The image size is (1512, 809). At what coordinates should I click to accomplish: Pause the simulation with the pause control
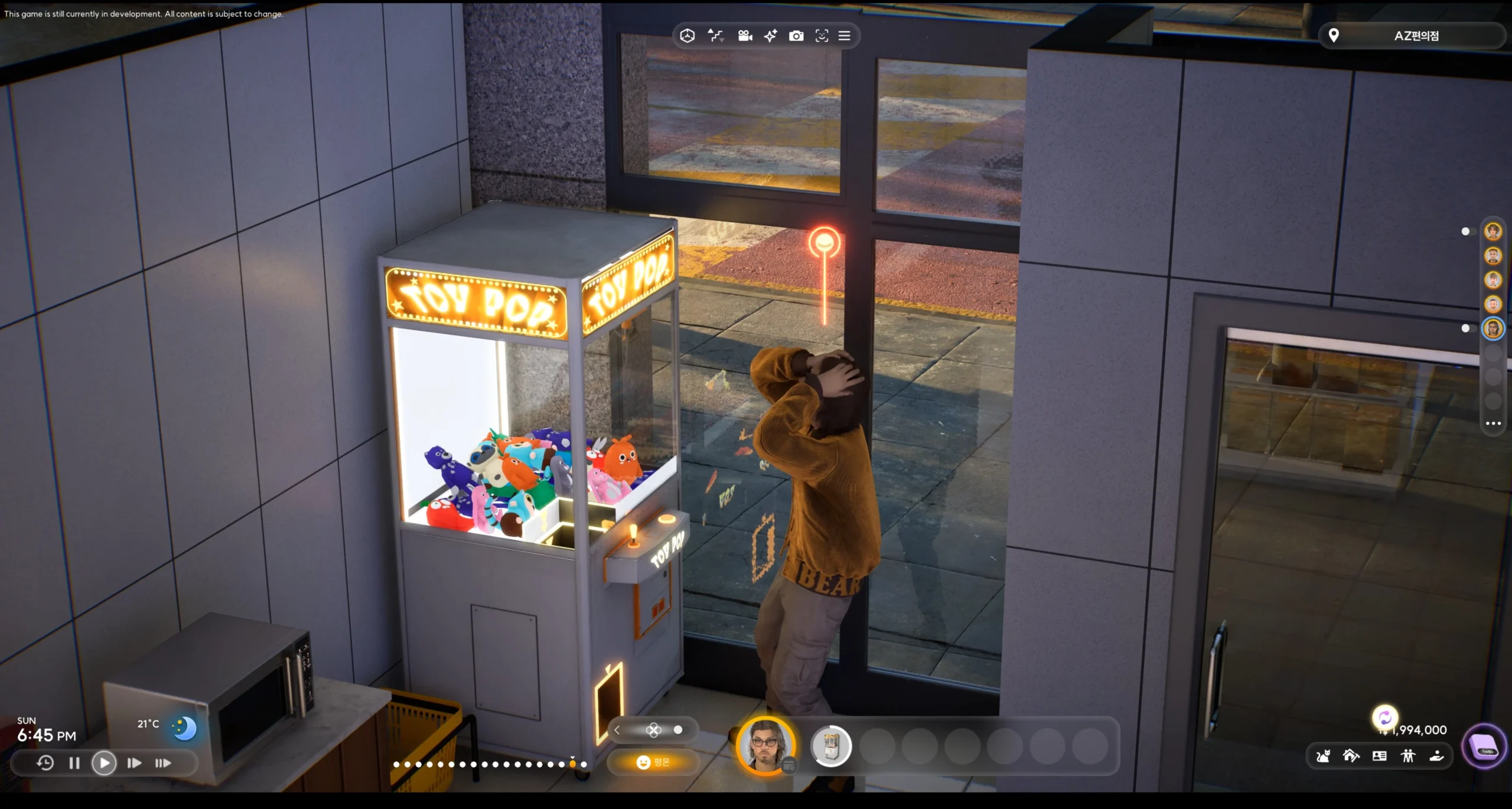(74, 763)
